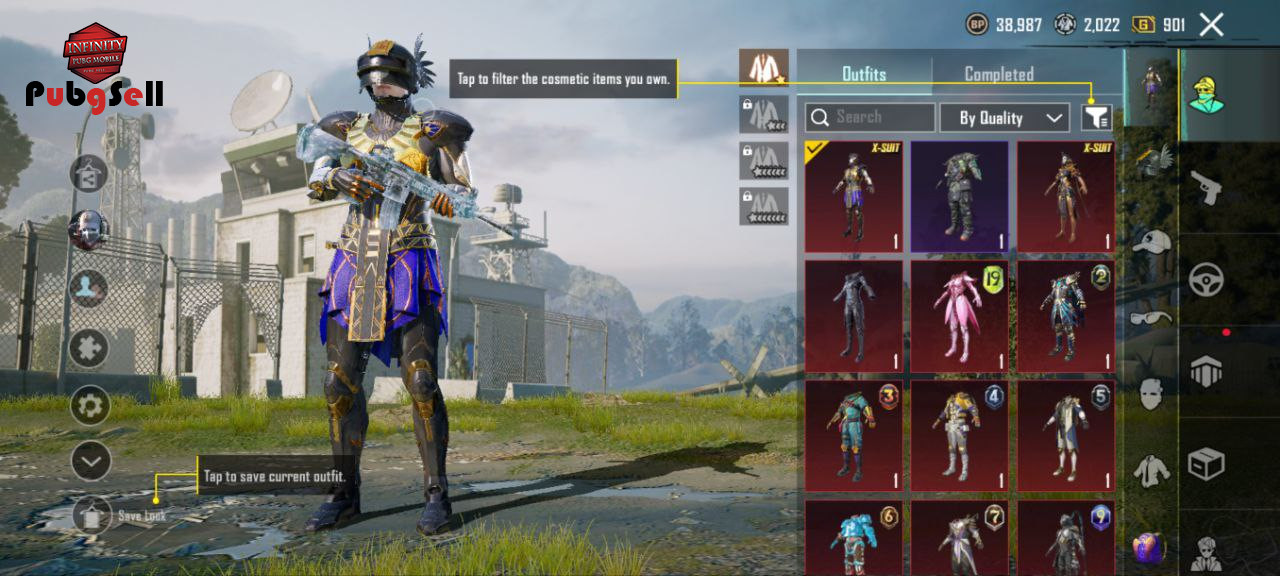Click the outfit Search field

[x=870, y=118]
